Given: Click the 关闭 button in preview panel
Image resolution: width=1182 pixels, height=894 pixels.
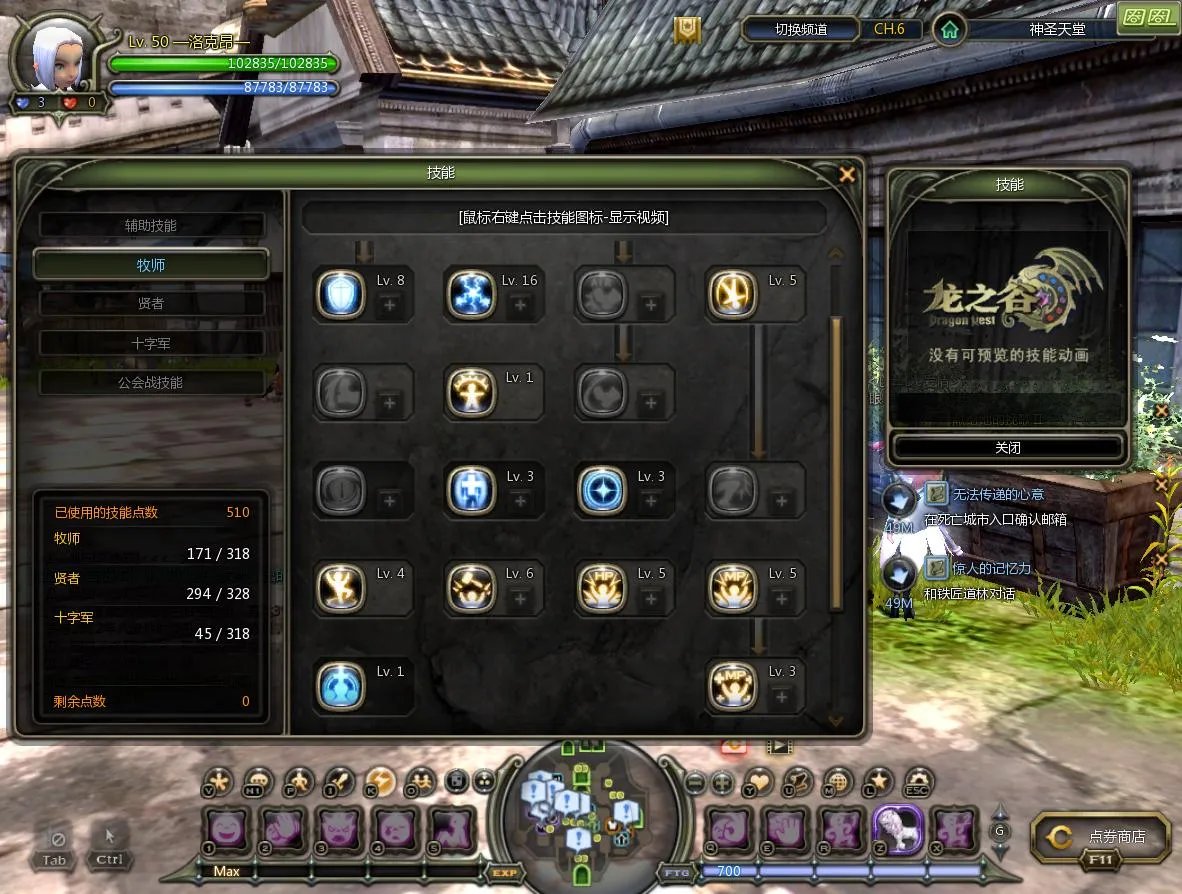Looking at the screenshot, I should pyautogui.click(x=1008, y=448).
